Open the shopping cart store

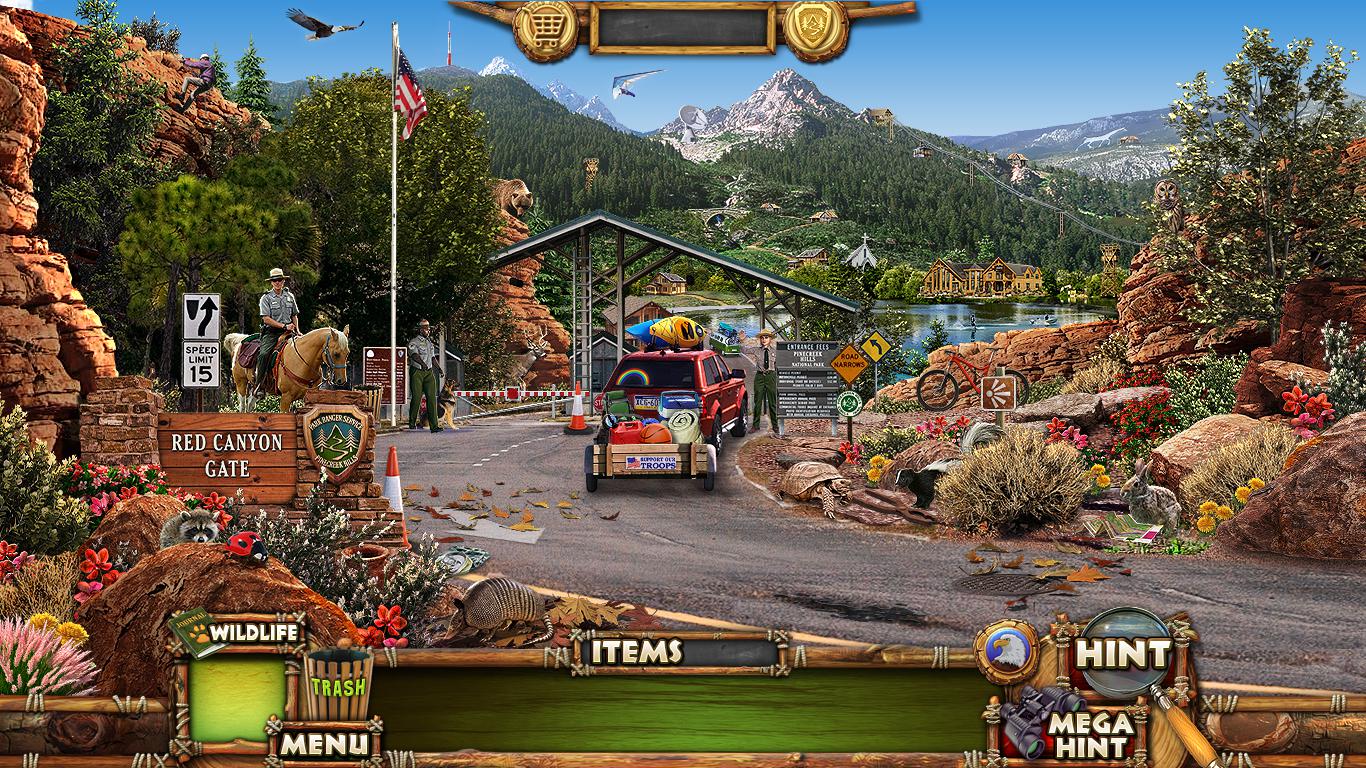click(x=545, y=30)
